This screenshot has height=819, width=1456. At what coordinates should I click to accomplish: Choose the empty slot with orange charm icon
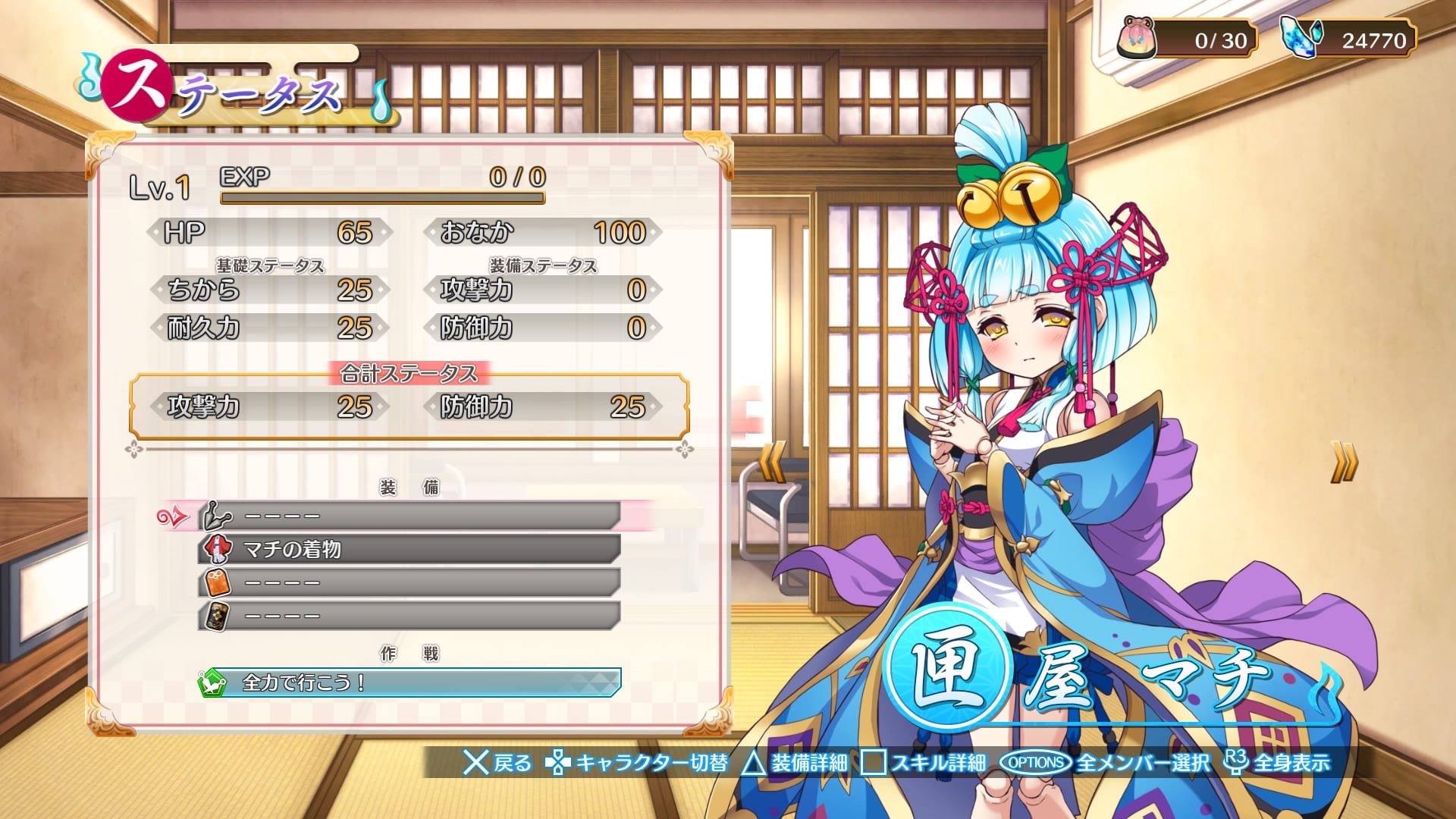409,582
